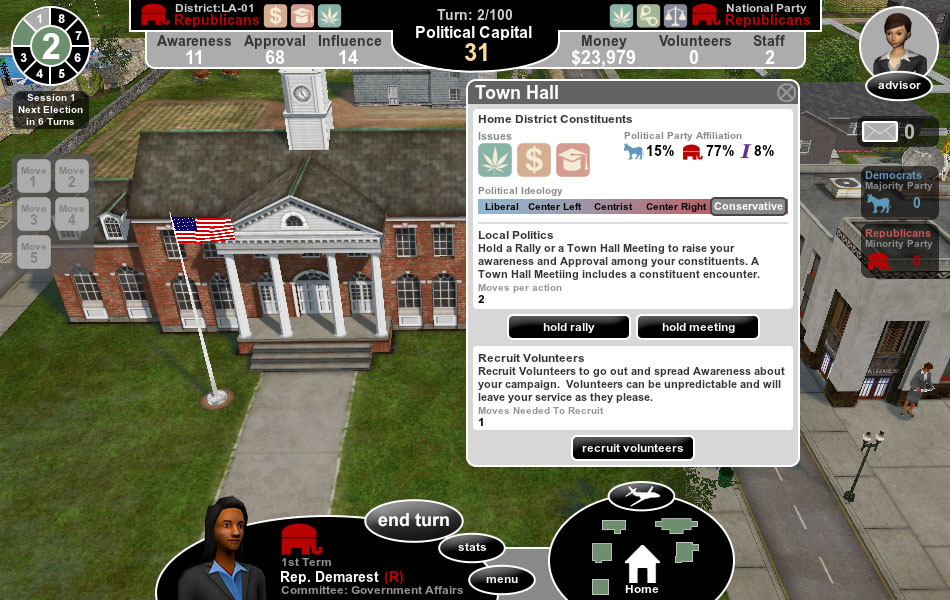Choose the hold meeting button

click(698, 327)
